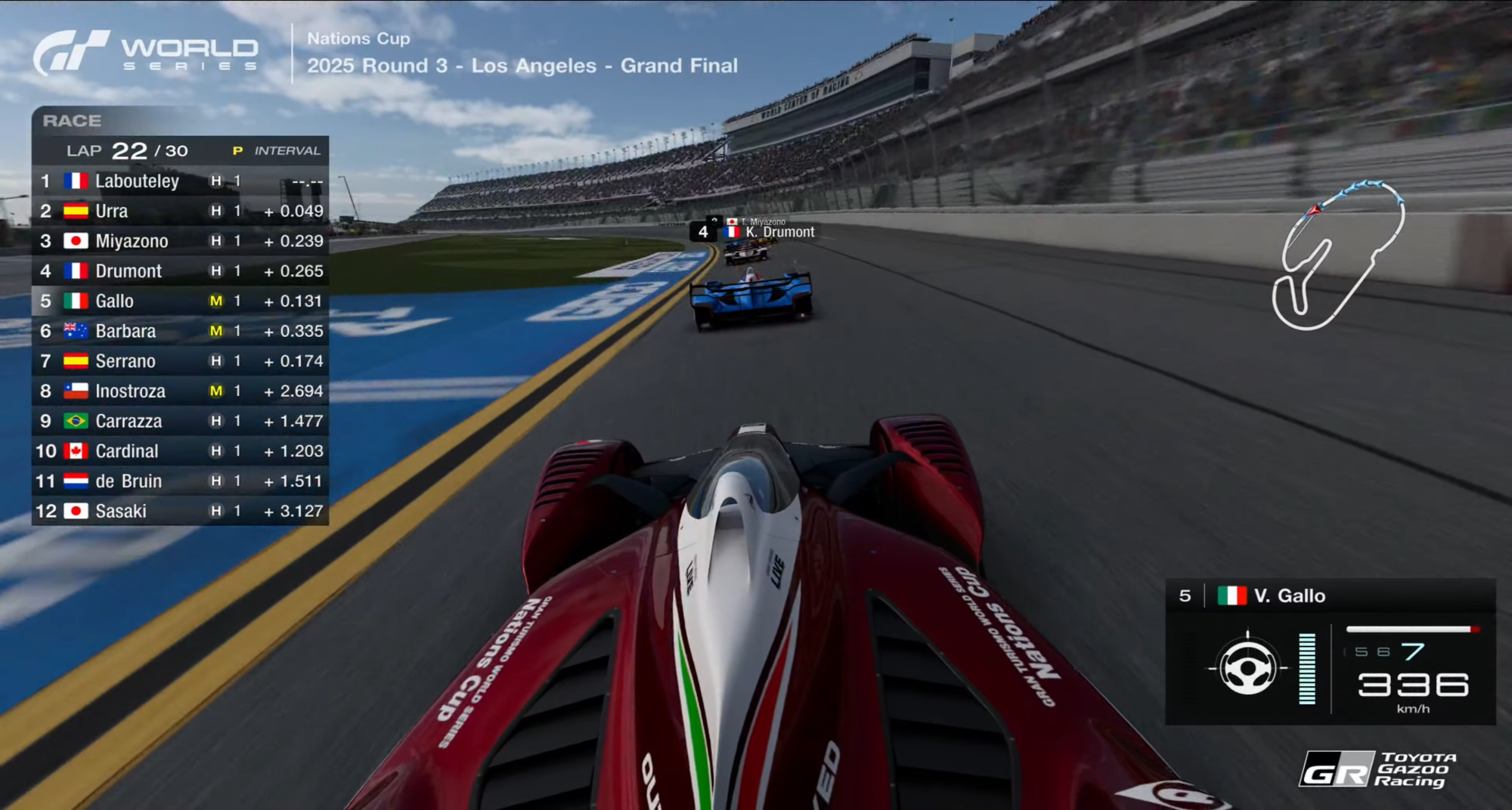Choose Serrano's leaderboard row
Image resolution: width=1512 pixels, height=810 pixels.
pyautogui.click(x=180, y=361)
